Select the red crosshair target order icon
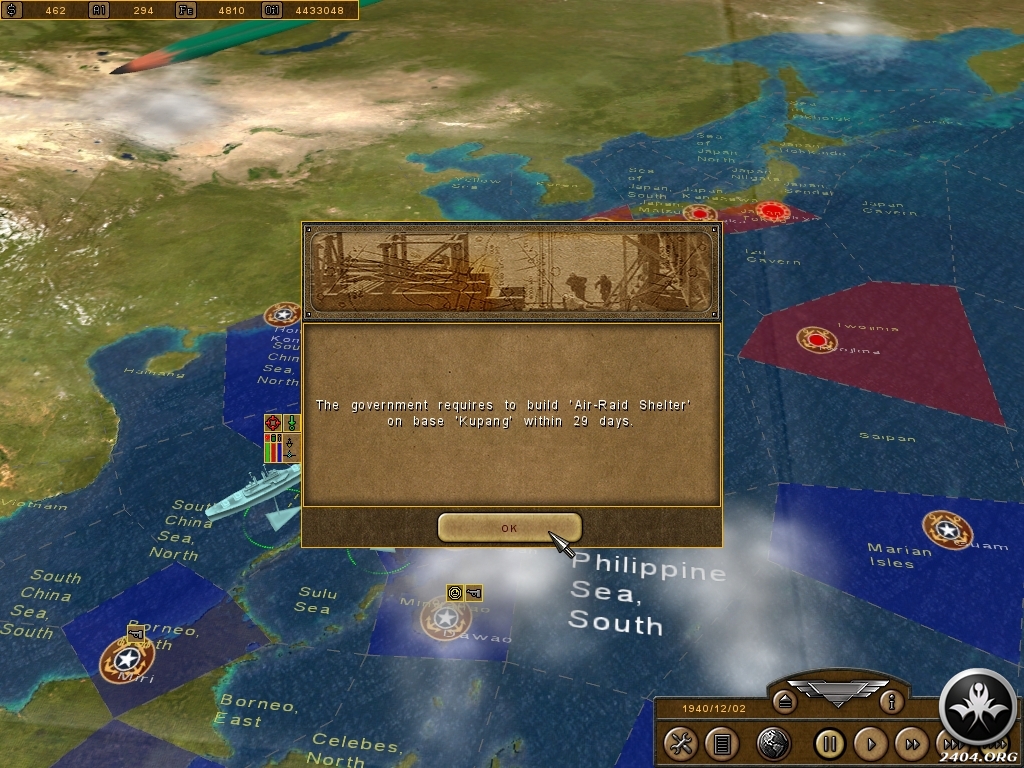 272,423
